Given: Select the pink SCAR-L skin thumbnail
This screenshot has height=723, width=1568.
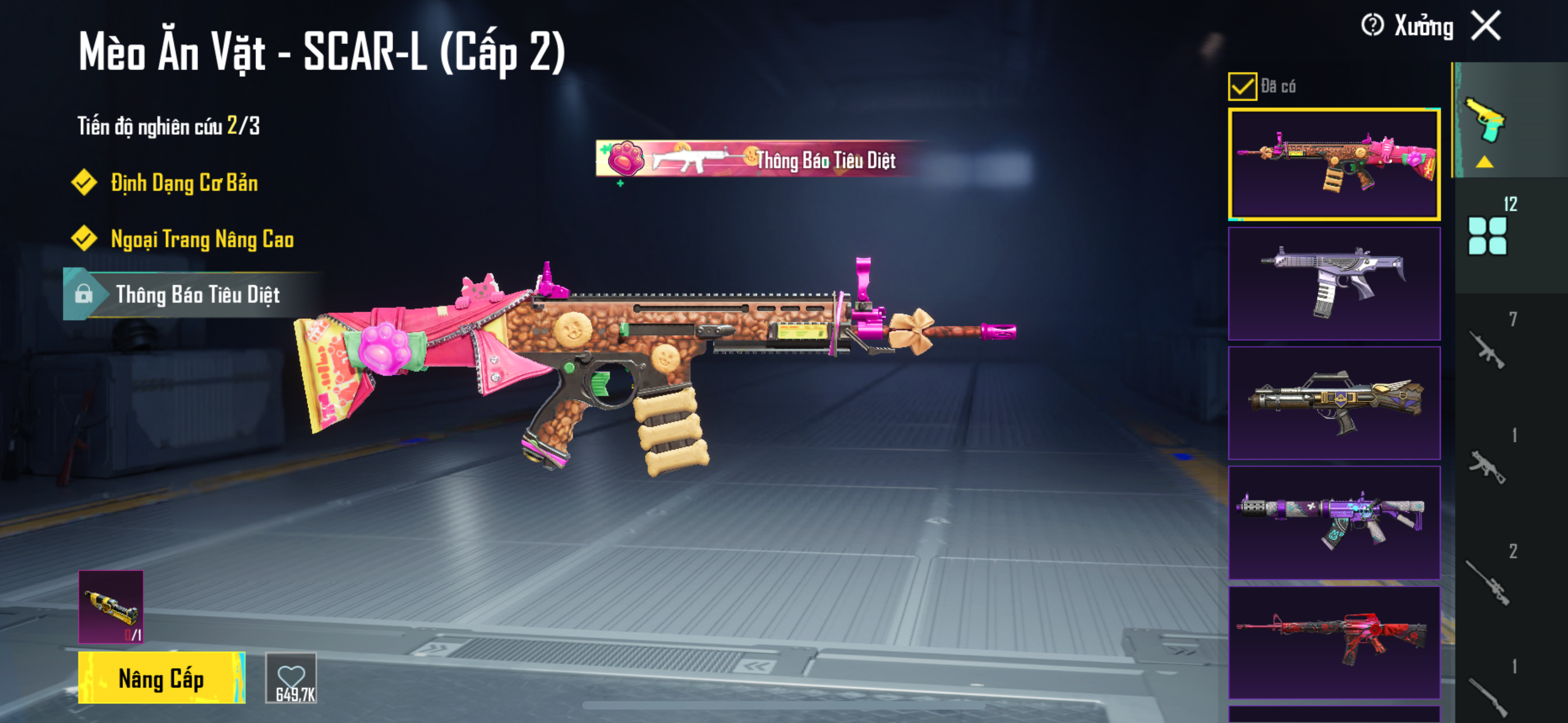Looking at the screenshot, I should tap(1334, 164).
